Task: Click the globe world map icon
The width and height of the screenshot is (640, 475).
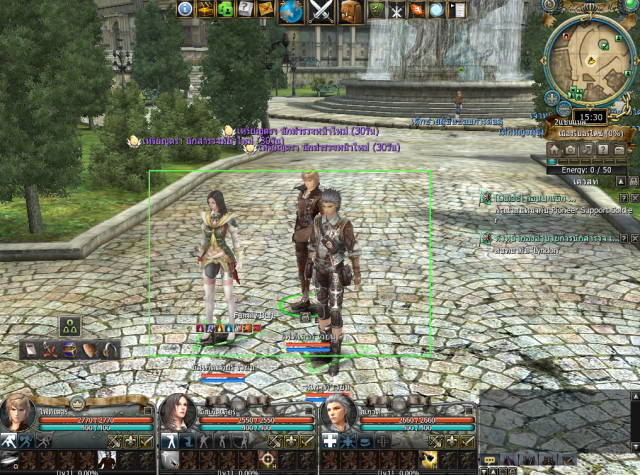Action: coord(291,11)
